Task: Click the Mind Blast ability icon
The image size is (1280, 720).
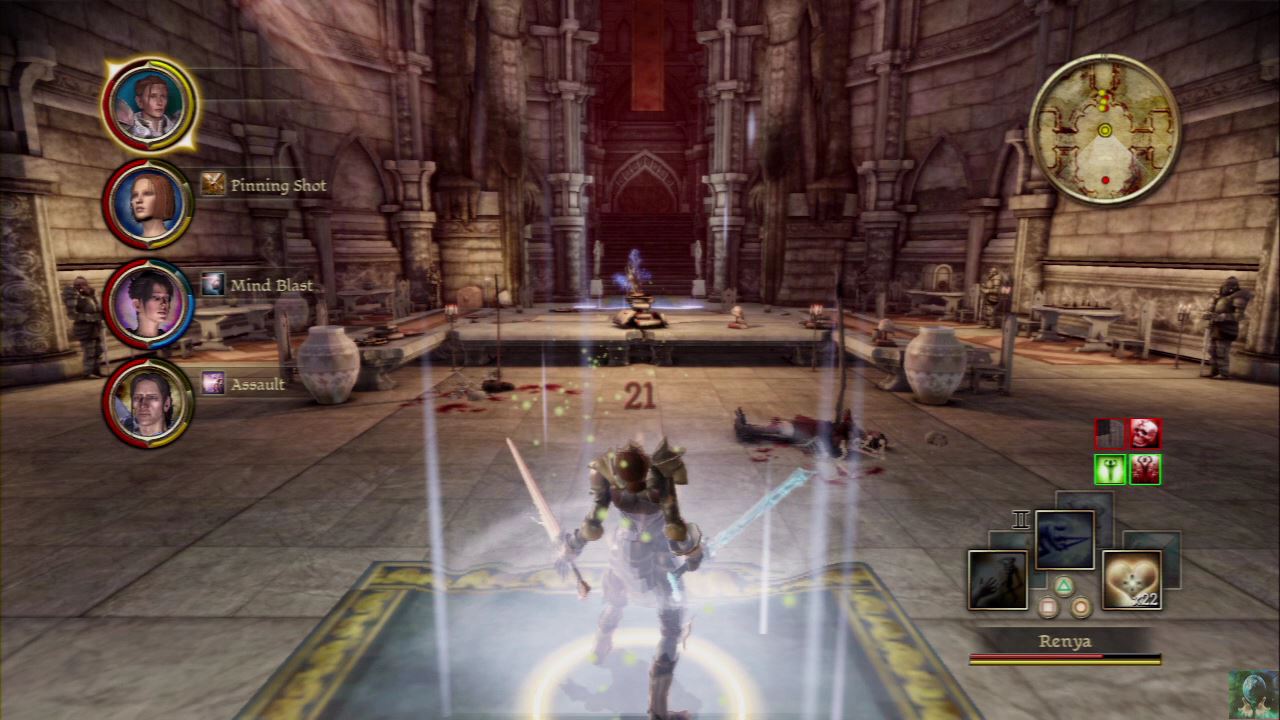Action: pos(212,285)
